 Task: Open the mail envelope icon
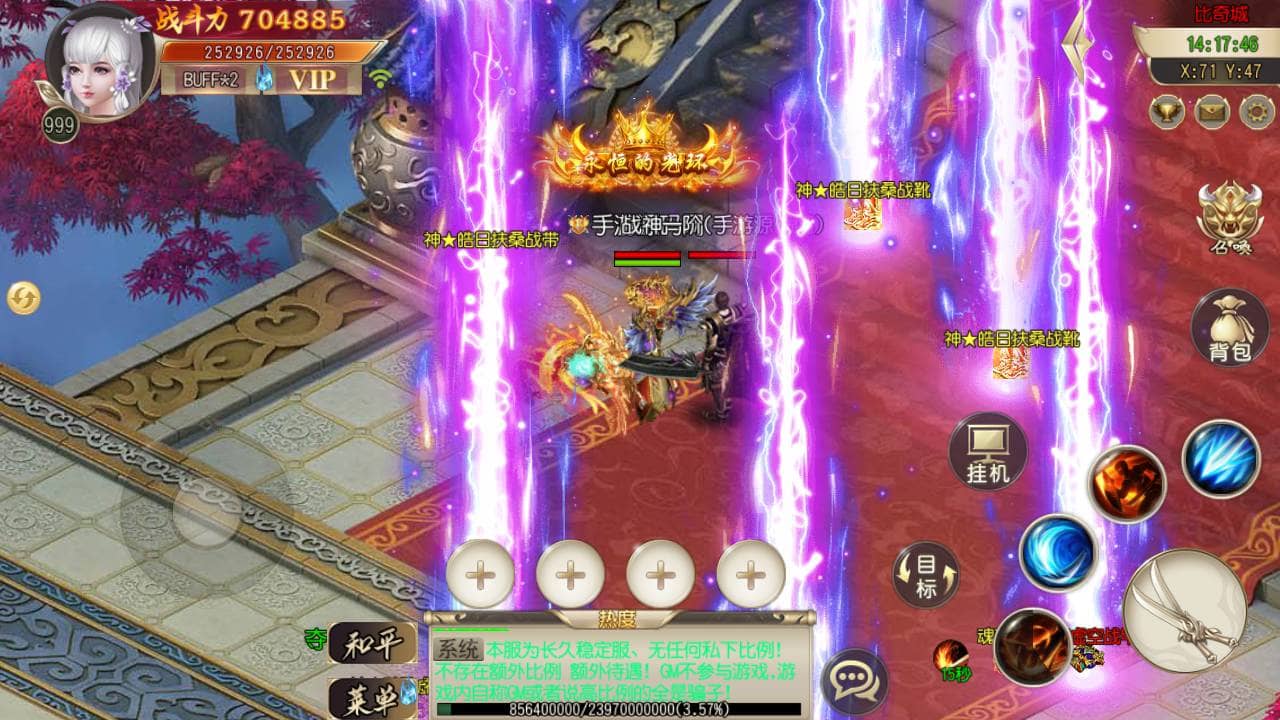pyautogui.click(x=1211, y=110)
